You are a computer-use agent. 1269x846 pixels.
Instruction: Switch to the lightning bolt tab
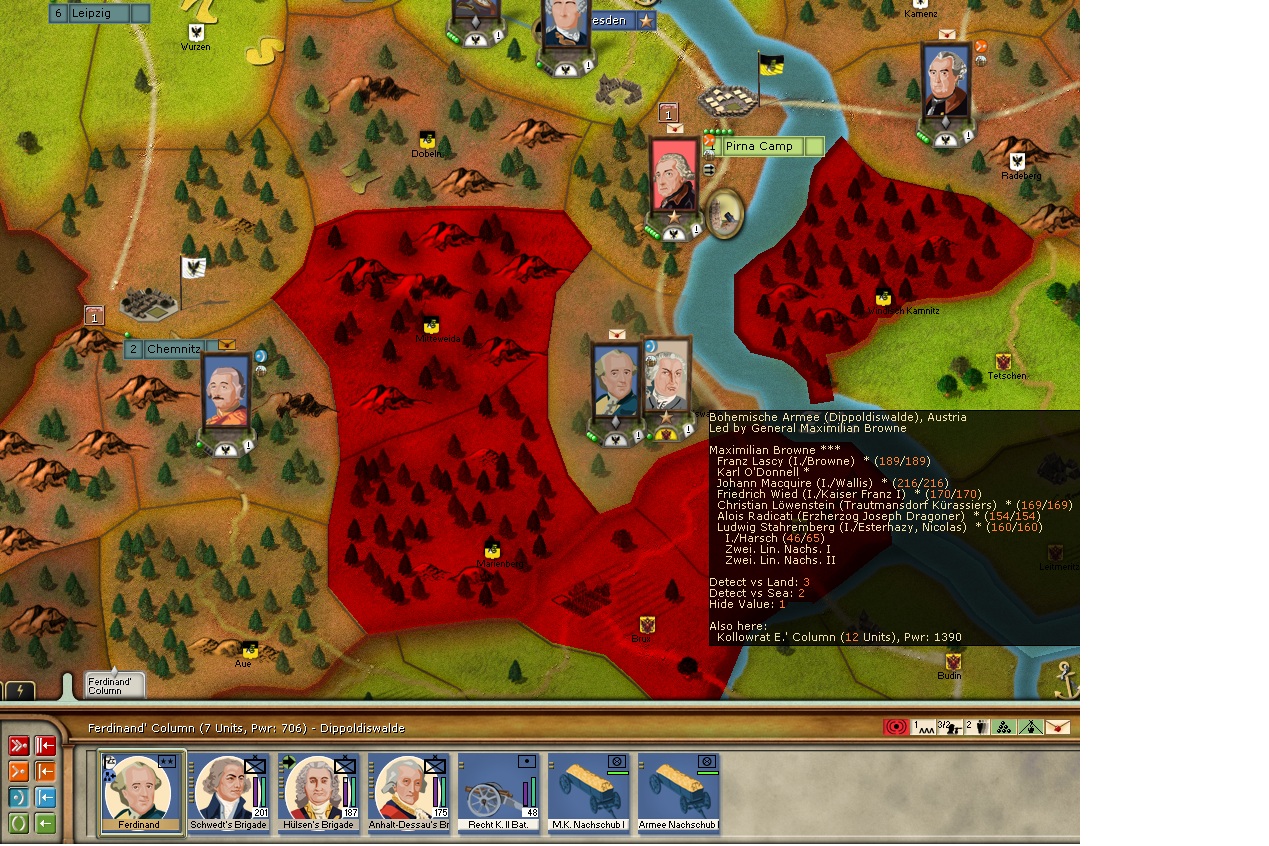[x=20, y=691]
